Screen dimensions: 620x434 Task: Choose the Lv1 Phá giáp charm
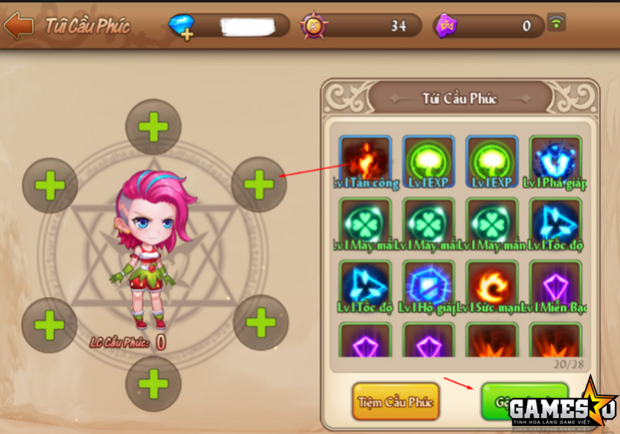(x=556, y=161)
